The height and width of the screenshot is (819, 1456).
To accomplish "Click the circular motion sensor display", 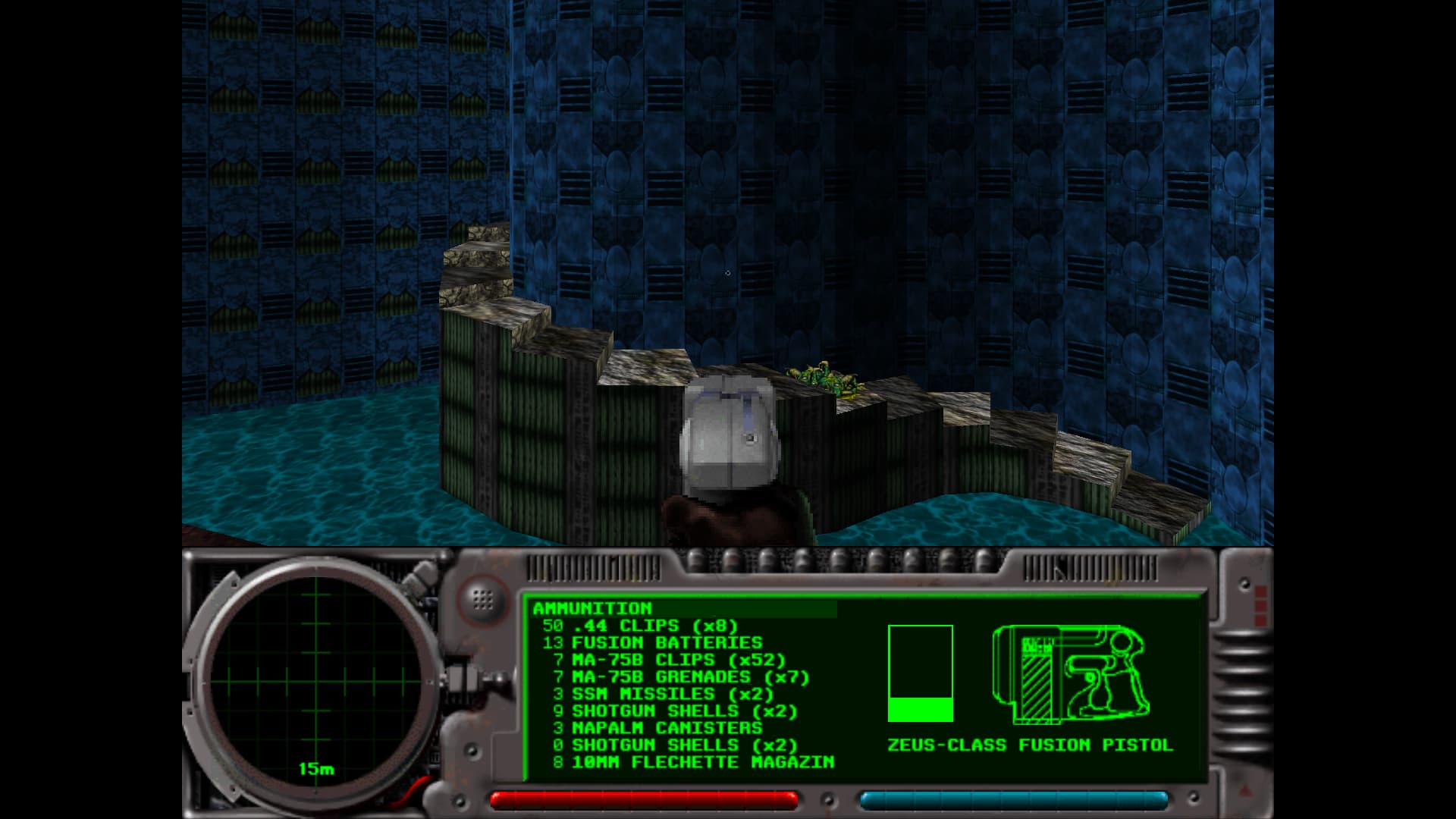I will click(x=315, y=681).
